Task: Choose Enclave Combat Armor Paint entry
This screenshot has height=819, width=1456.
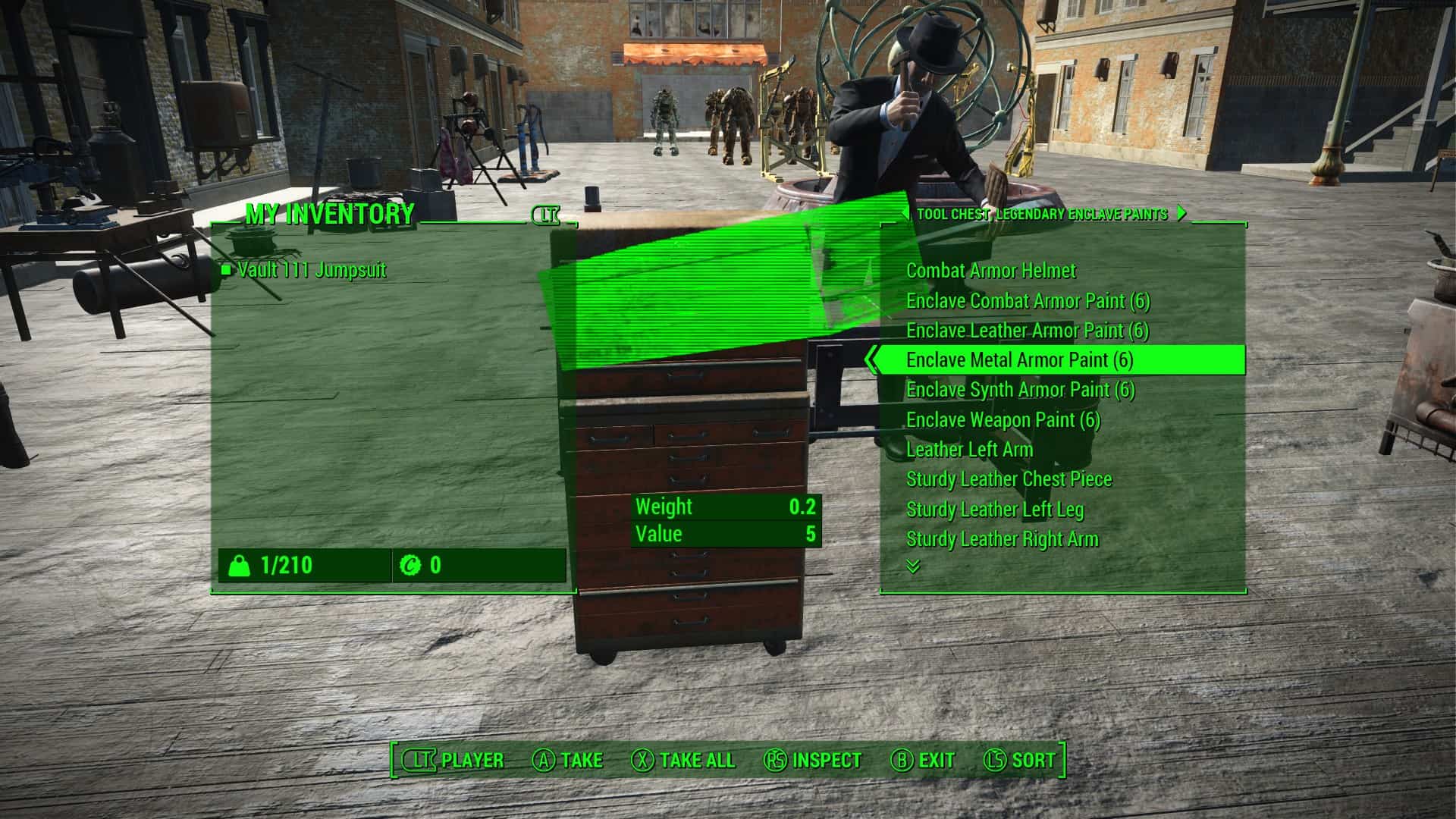Action: pos(1028,301)
